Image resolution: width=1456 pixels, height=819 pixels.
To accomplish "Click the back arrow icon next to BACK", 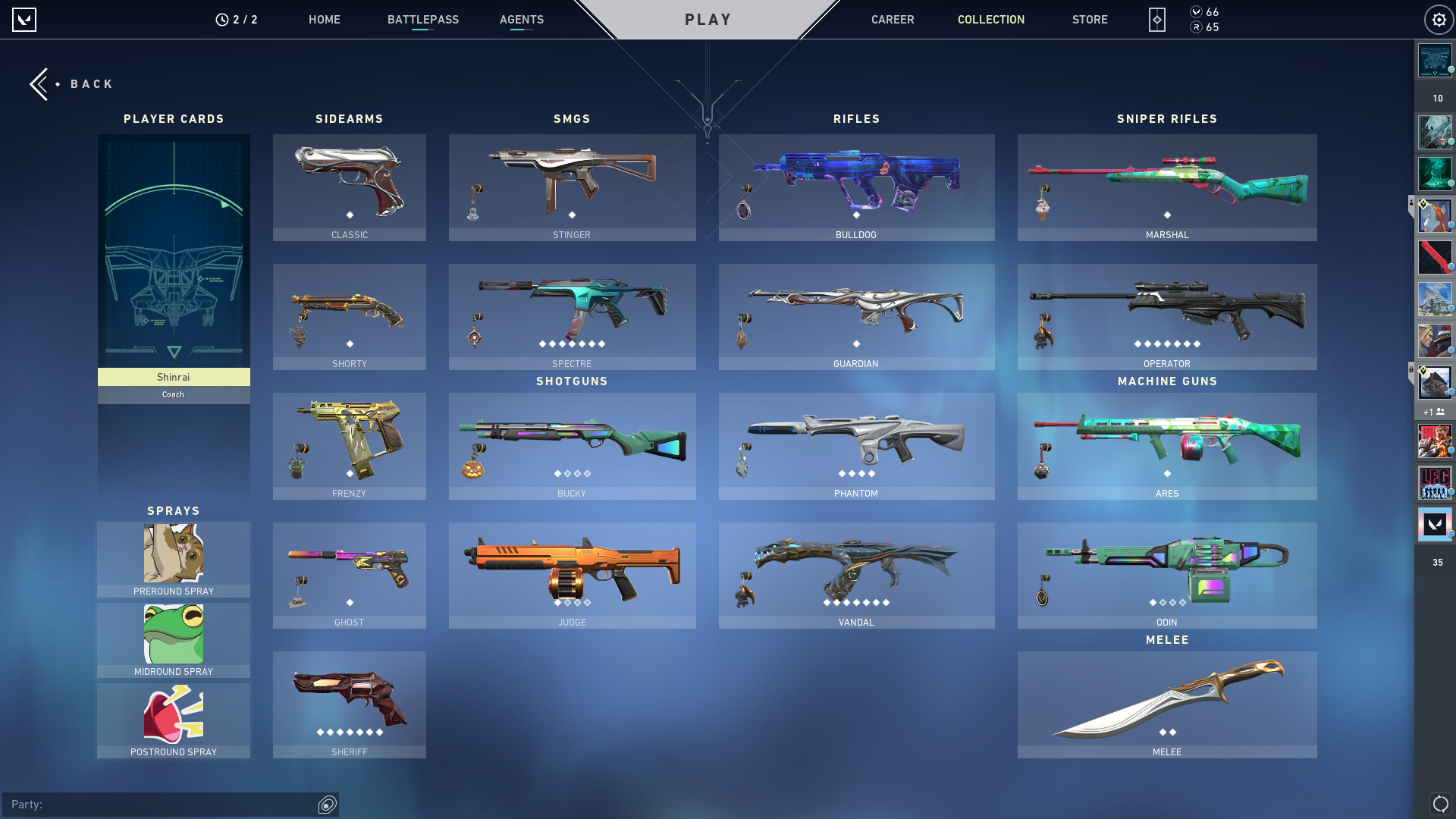I will tap(40, 83).
